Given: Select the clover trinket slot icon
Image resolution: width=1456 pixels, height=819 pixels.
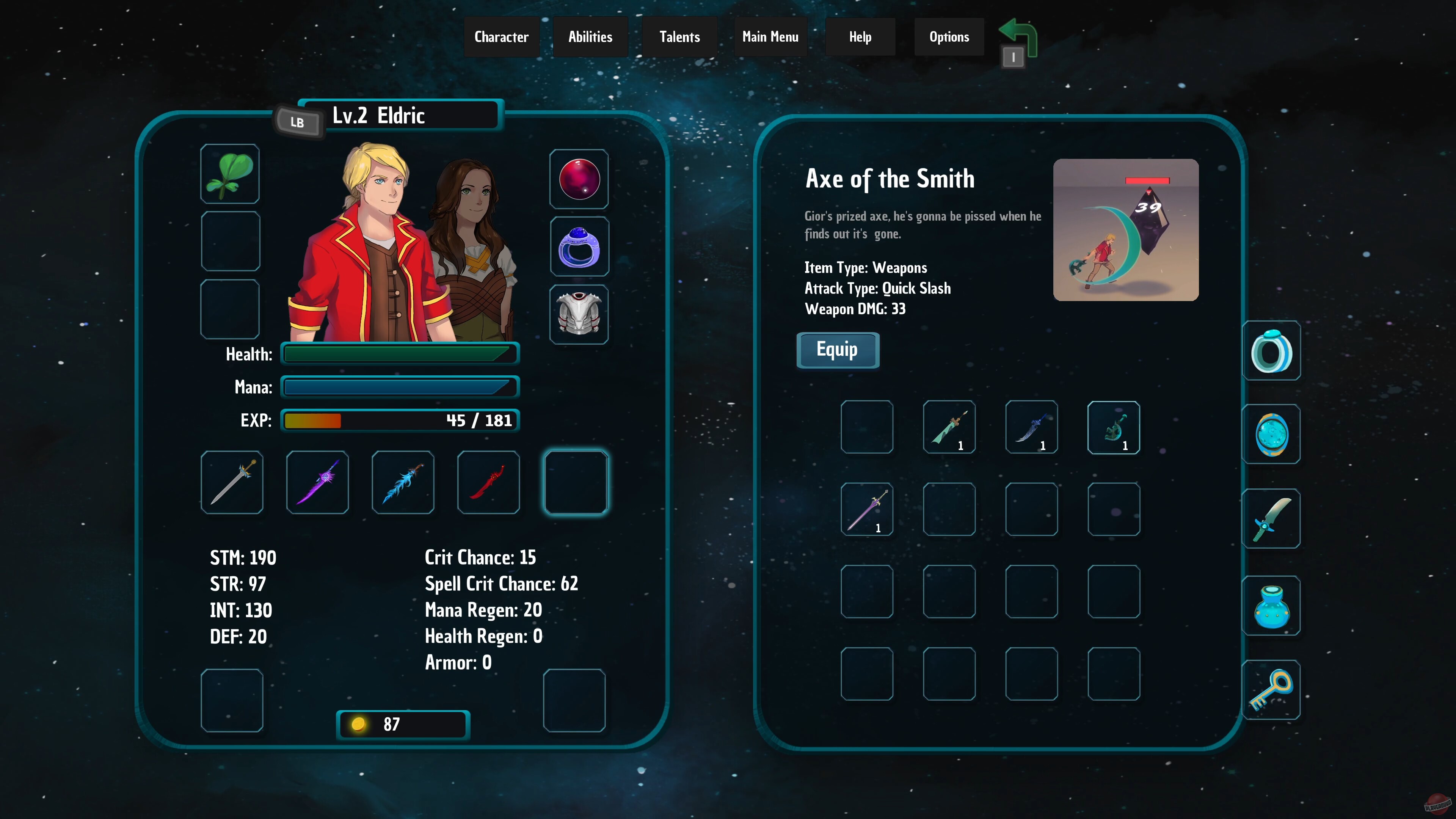Looking at the screenshot, I should (231, 174).
